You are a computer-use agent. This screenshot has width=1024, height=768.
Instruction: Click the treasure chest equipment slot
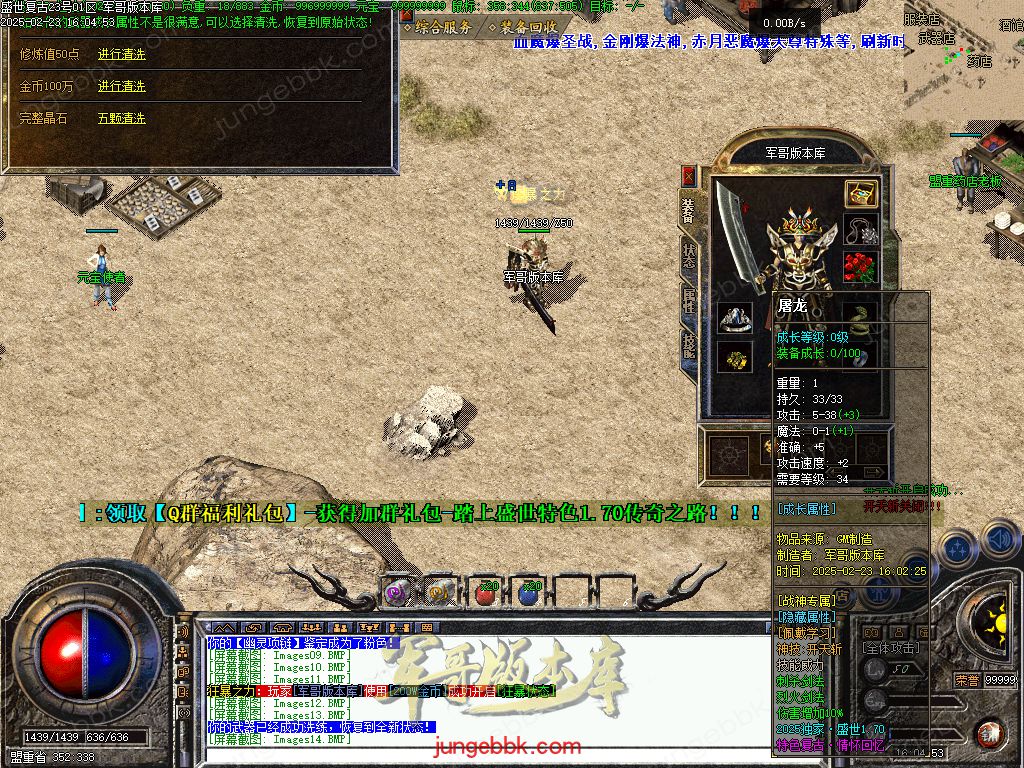click(861, 194)
